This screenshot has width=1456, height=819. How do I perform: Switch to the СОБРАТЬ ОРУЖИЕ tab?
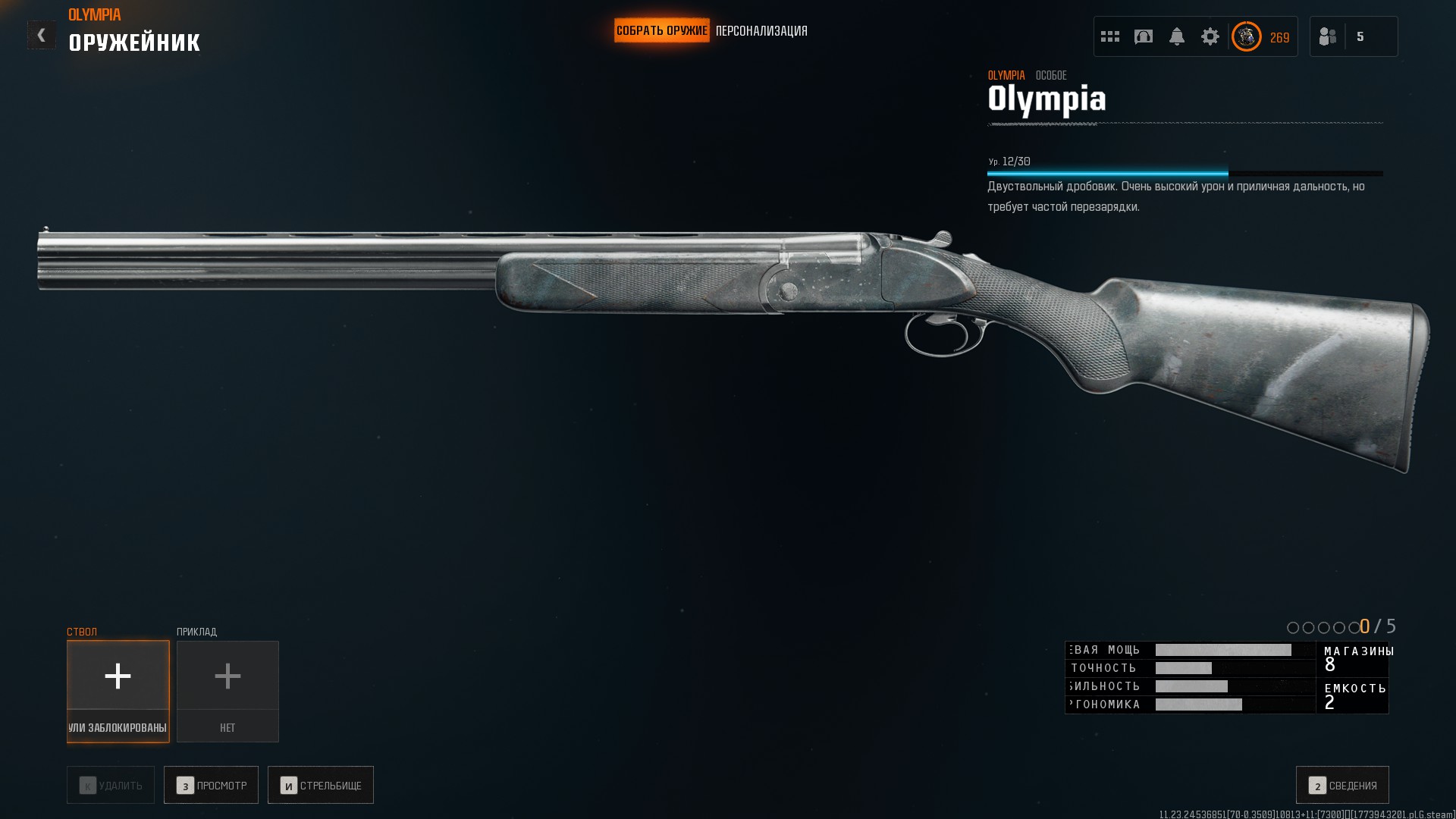pos(661,31)
